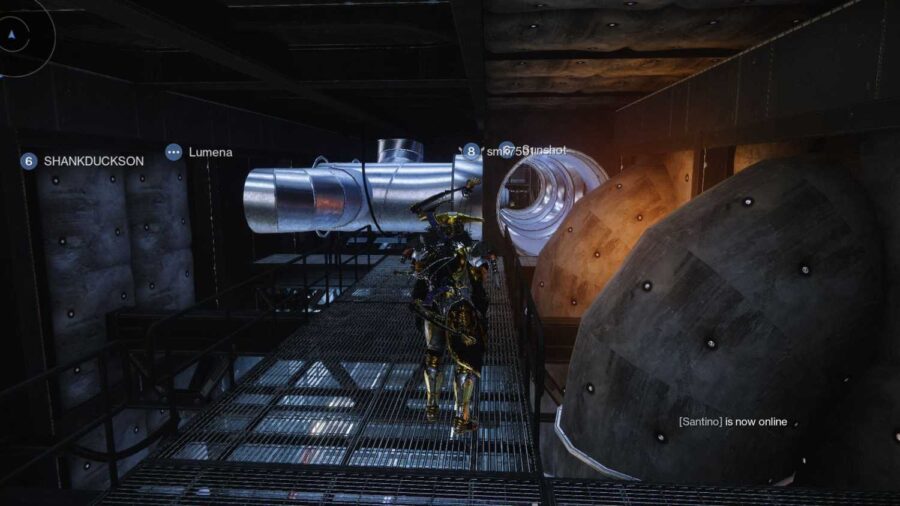This screenshot has width=900, height=506.
Task: Select the Lumena player nameplate
Action: point(199,152)
